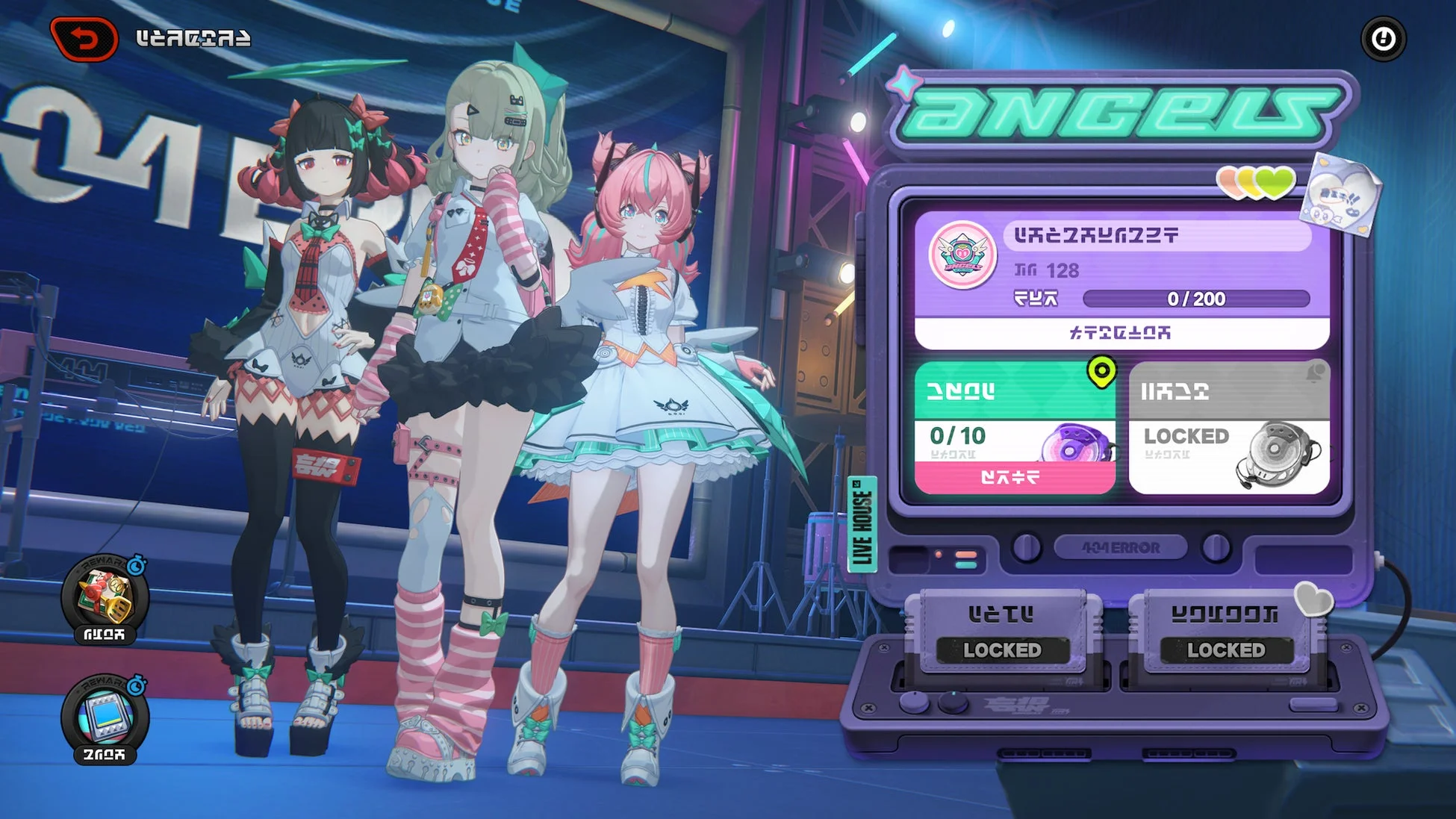Click the small round light beside the switches

coord(939,555)
